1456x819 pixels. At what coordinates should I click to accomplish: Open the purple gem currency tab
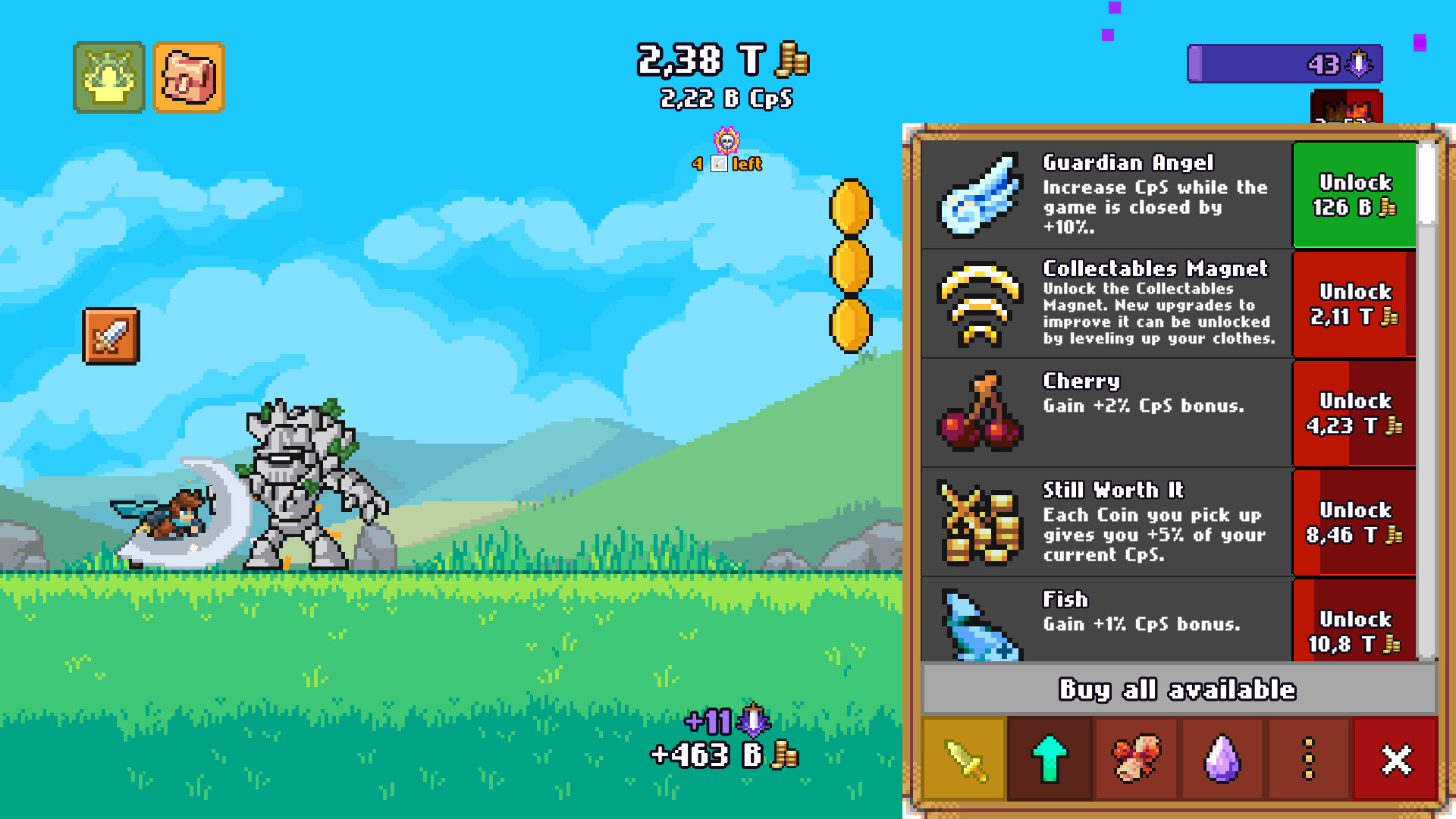(1223, 759)
